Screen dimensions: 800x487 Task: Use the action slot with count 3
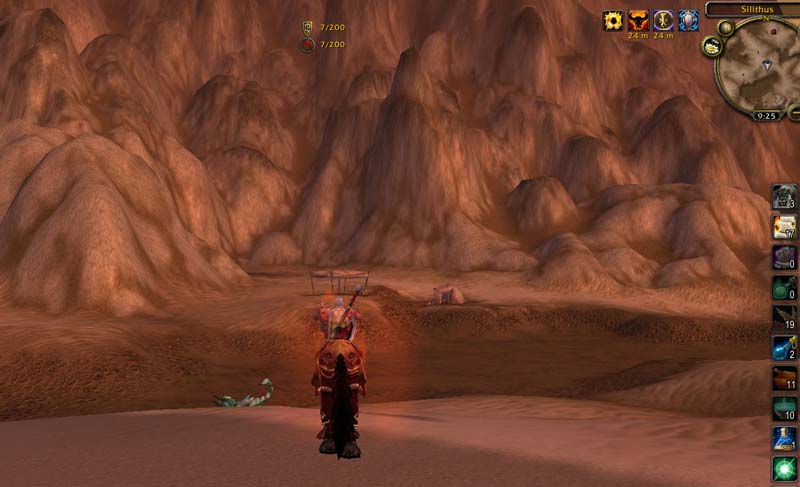coord(784,196)
